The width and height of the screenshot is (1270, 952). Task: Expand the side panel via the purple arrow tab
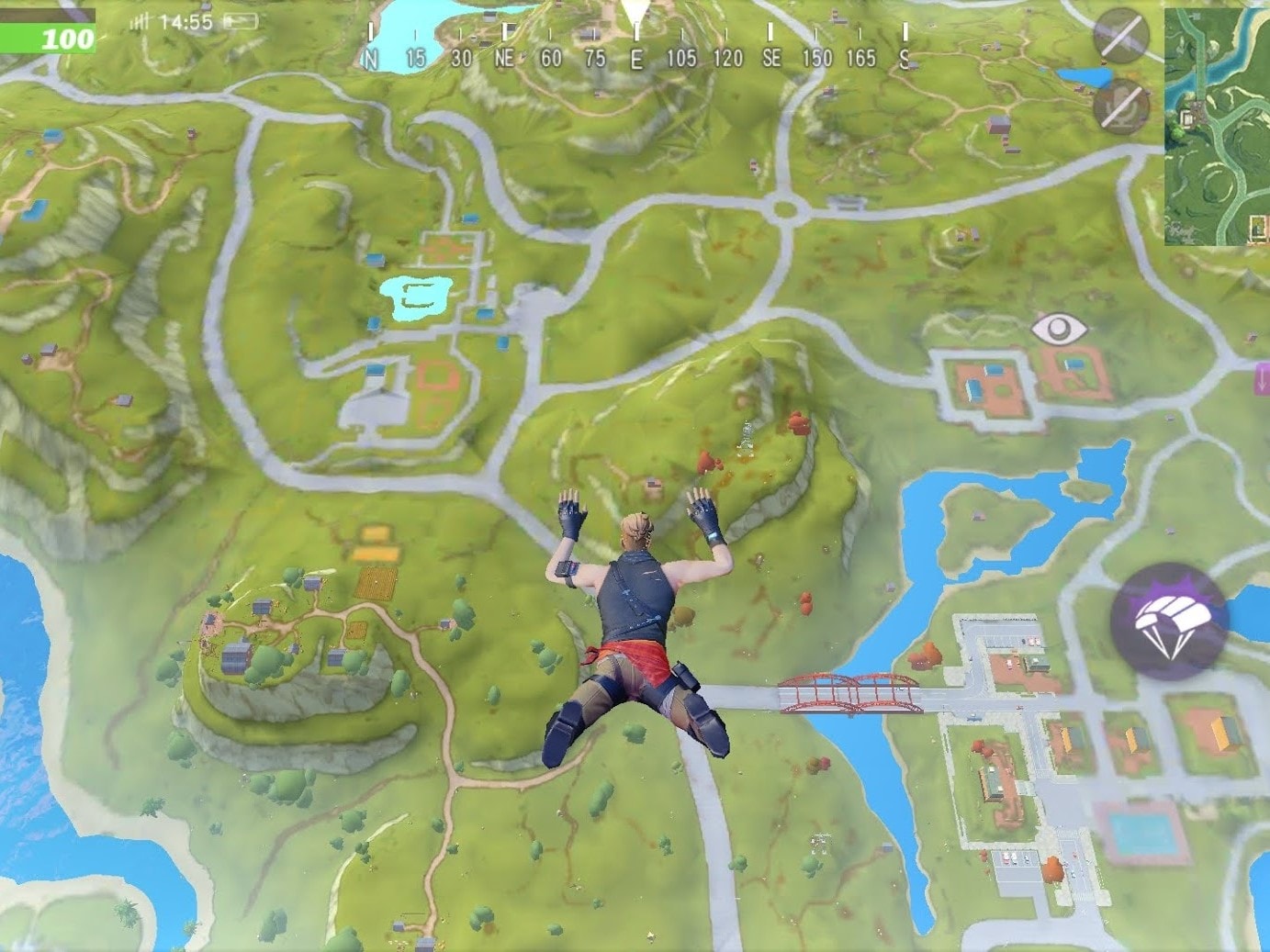point(1264,377)
